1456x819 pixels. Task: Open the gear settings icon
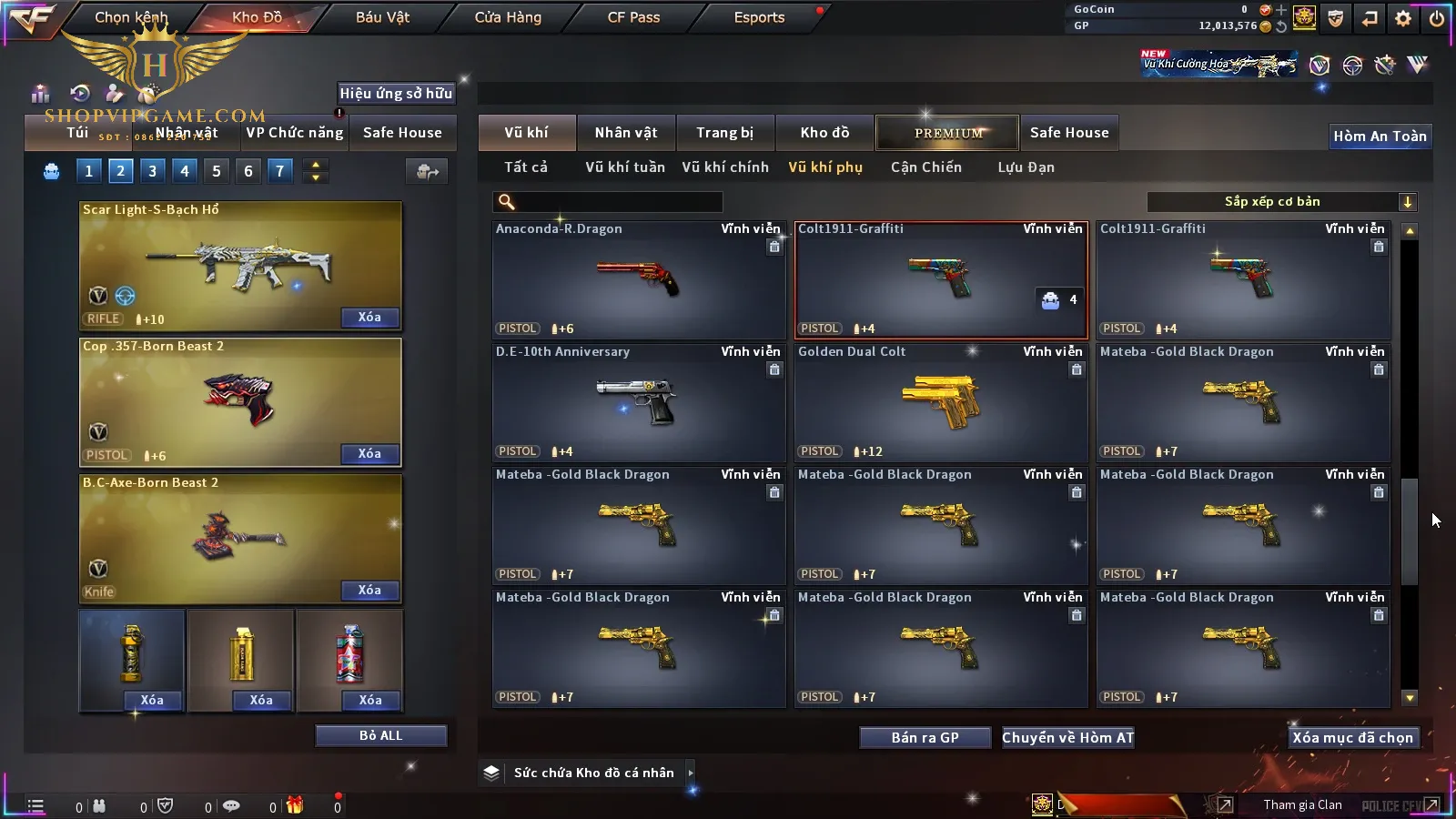point(1403,18)
